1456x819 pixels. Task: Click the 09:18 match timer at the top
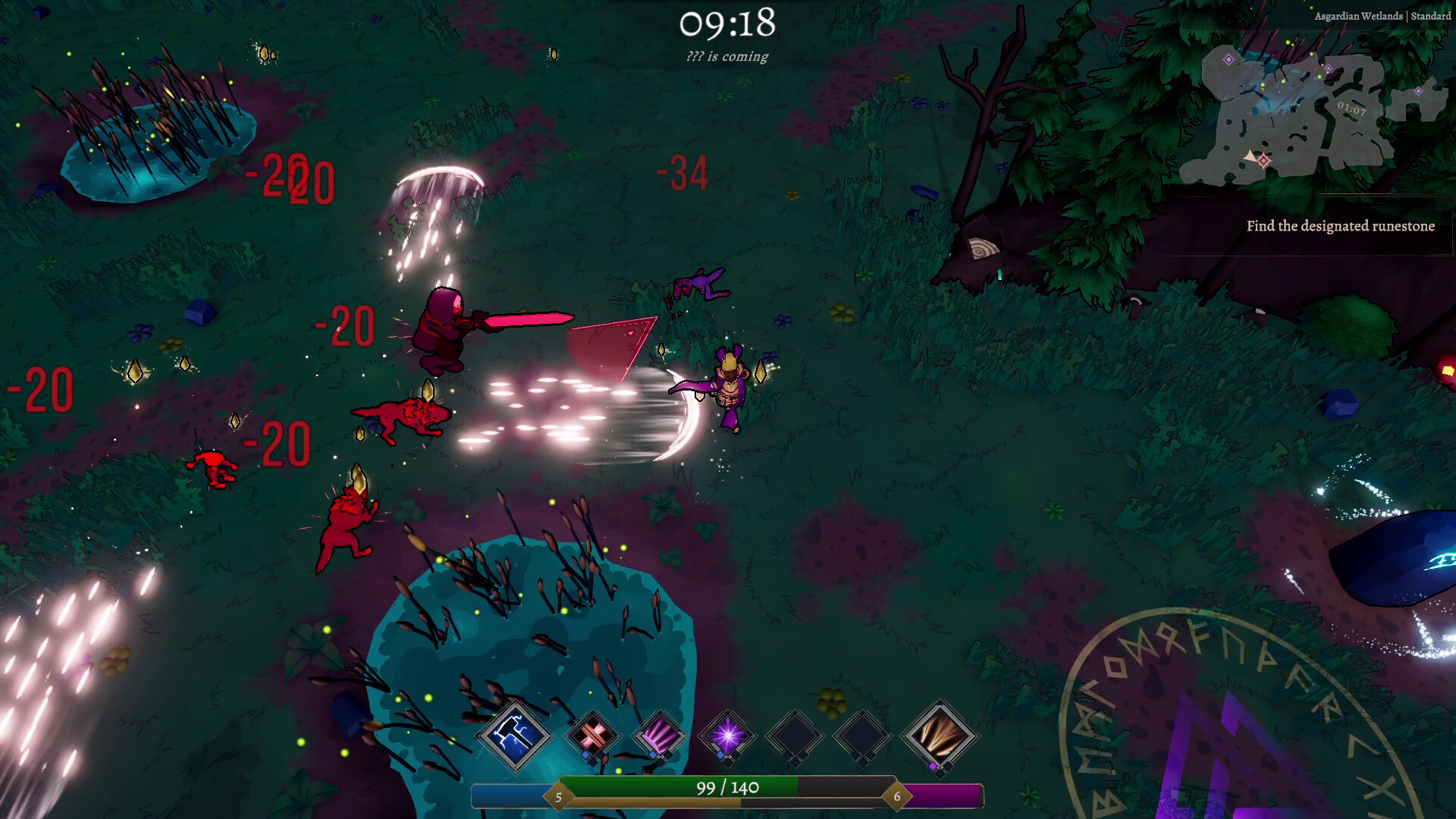(x=726, y=24)
